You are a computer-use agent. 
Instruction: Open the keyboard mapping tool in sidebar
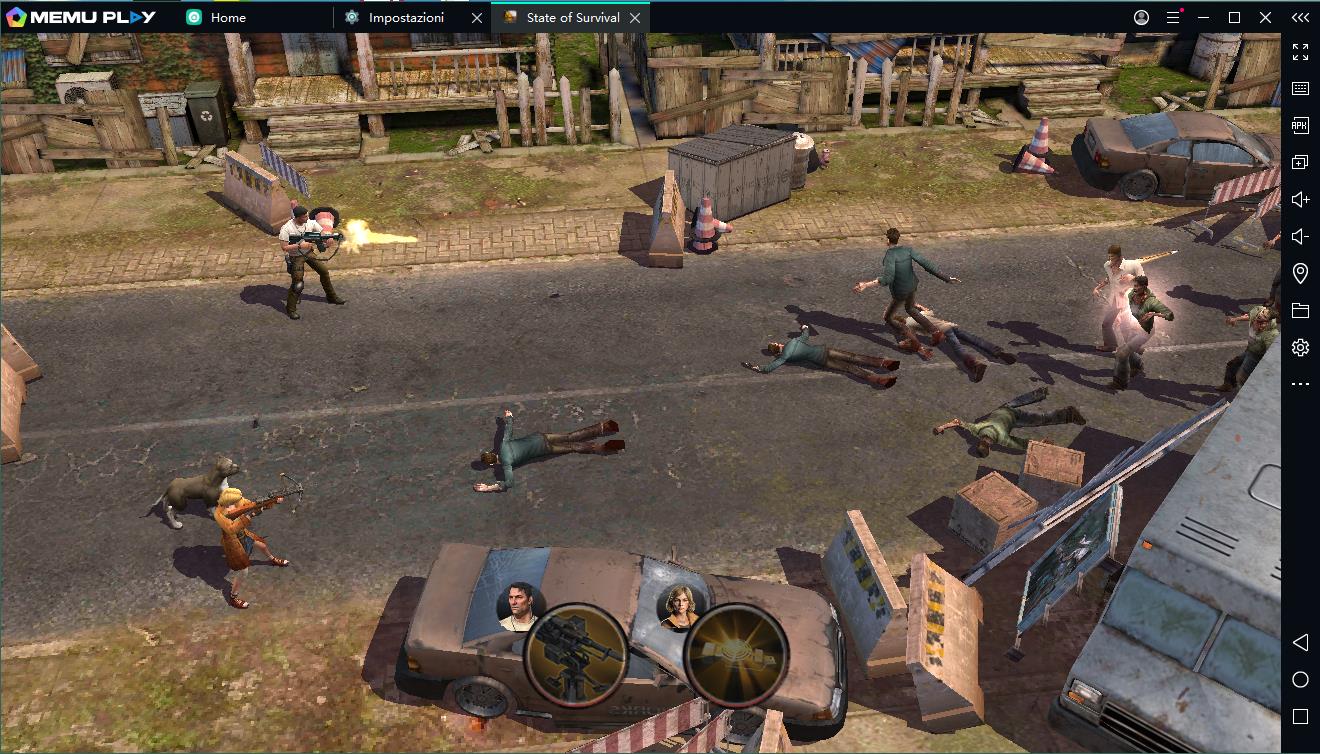tap(1300, 90)
